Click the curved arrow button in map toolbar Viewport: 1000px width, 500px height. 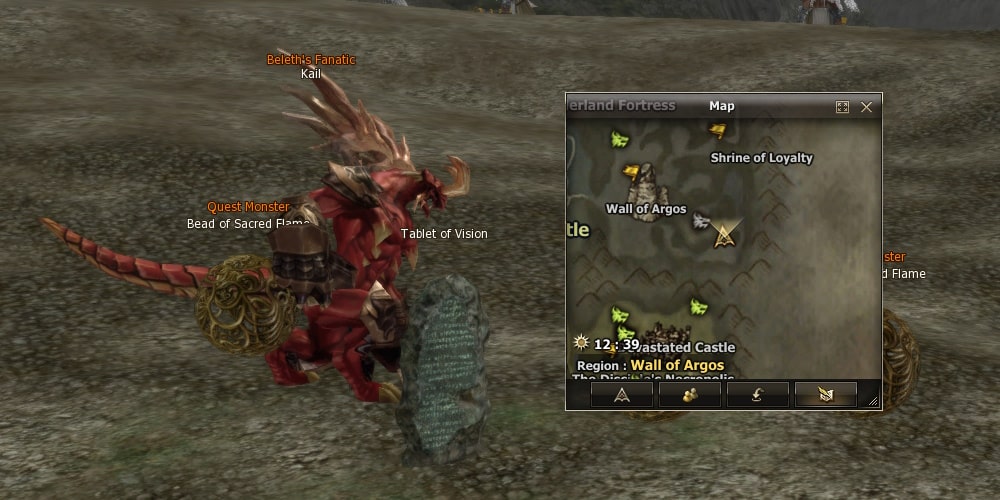click(757, 394)
